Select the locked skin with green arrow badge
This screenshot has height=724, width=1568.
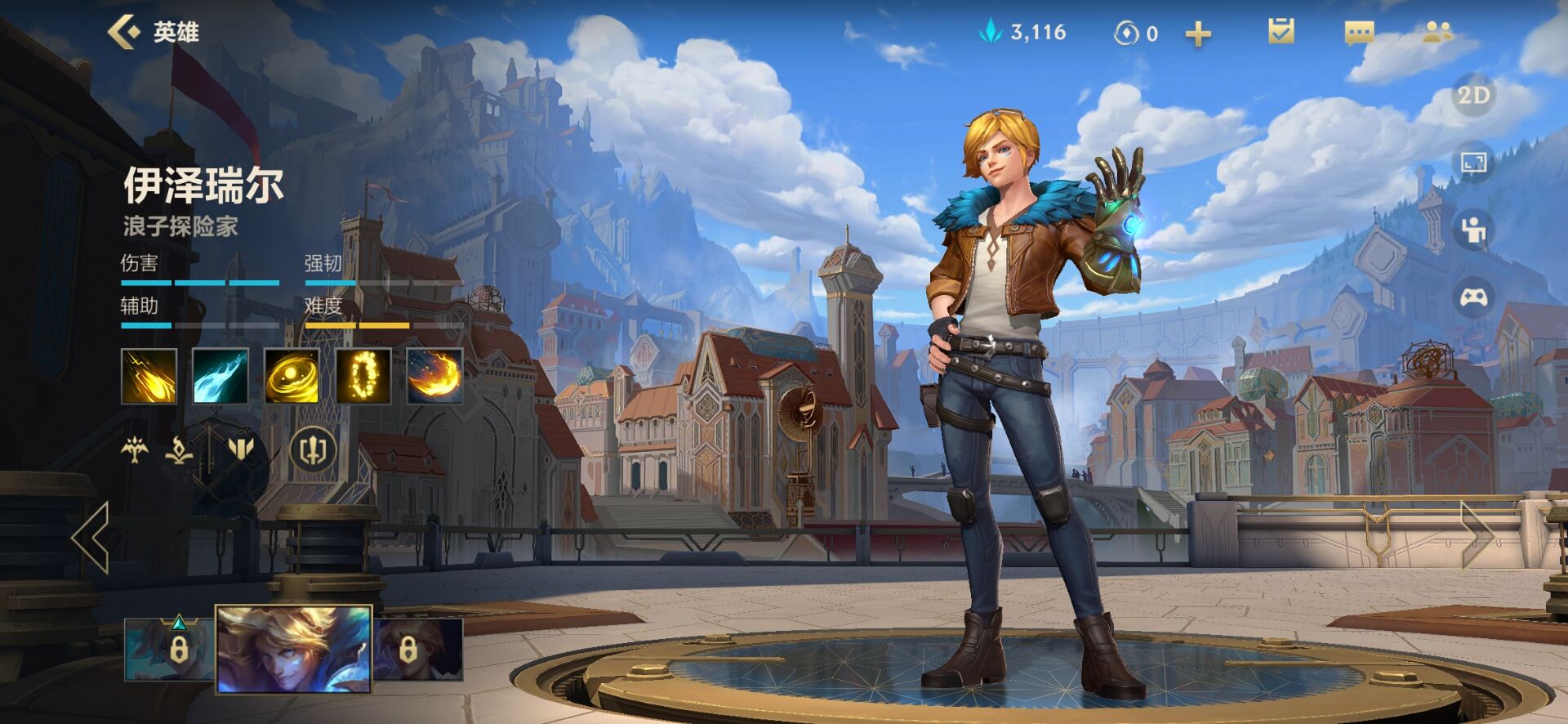pos(168,650)
